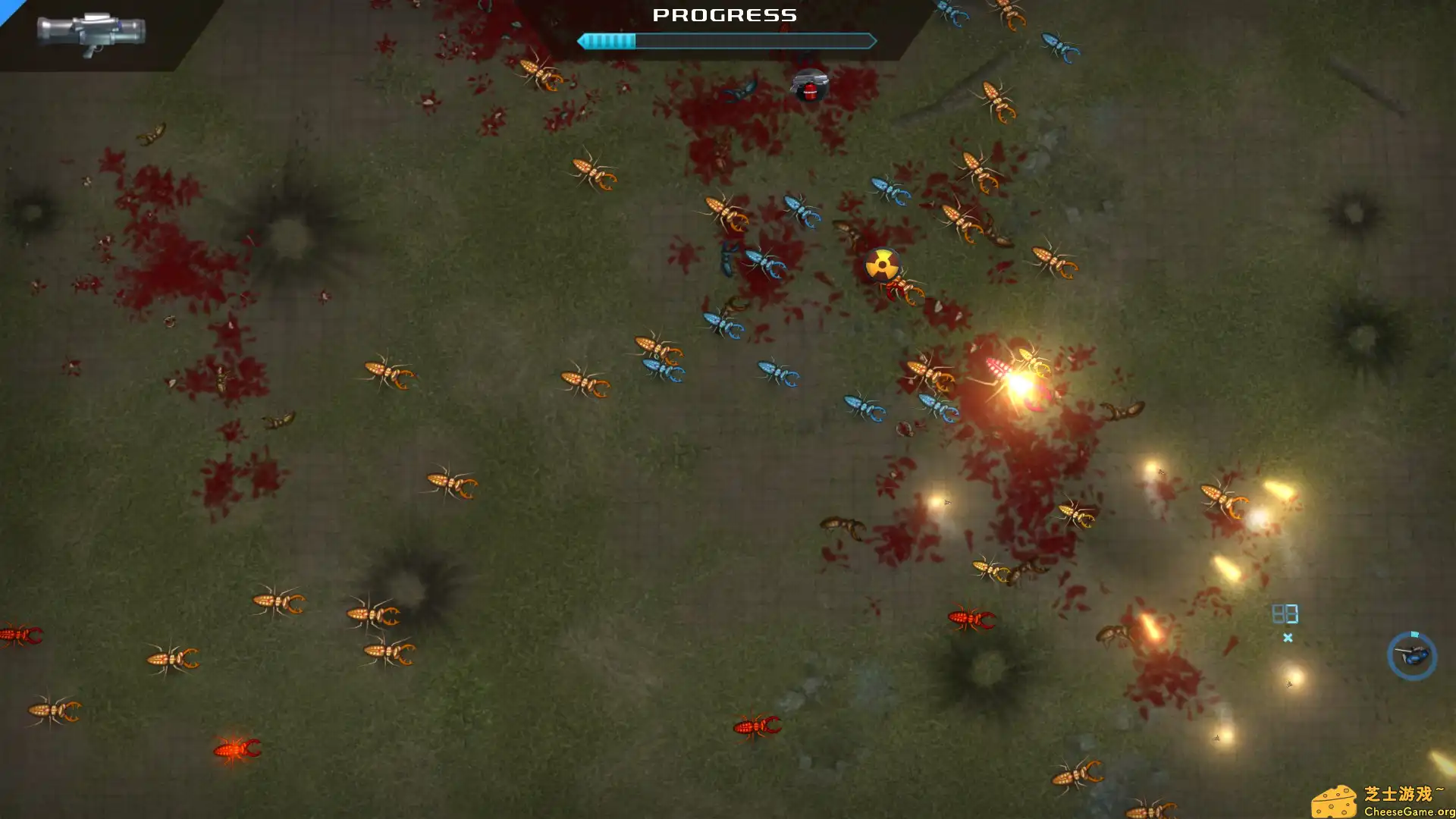Pick up the fire extinguisher item

click(x=810, y=93)
